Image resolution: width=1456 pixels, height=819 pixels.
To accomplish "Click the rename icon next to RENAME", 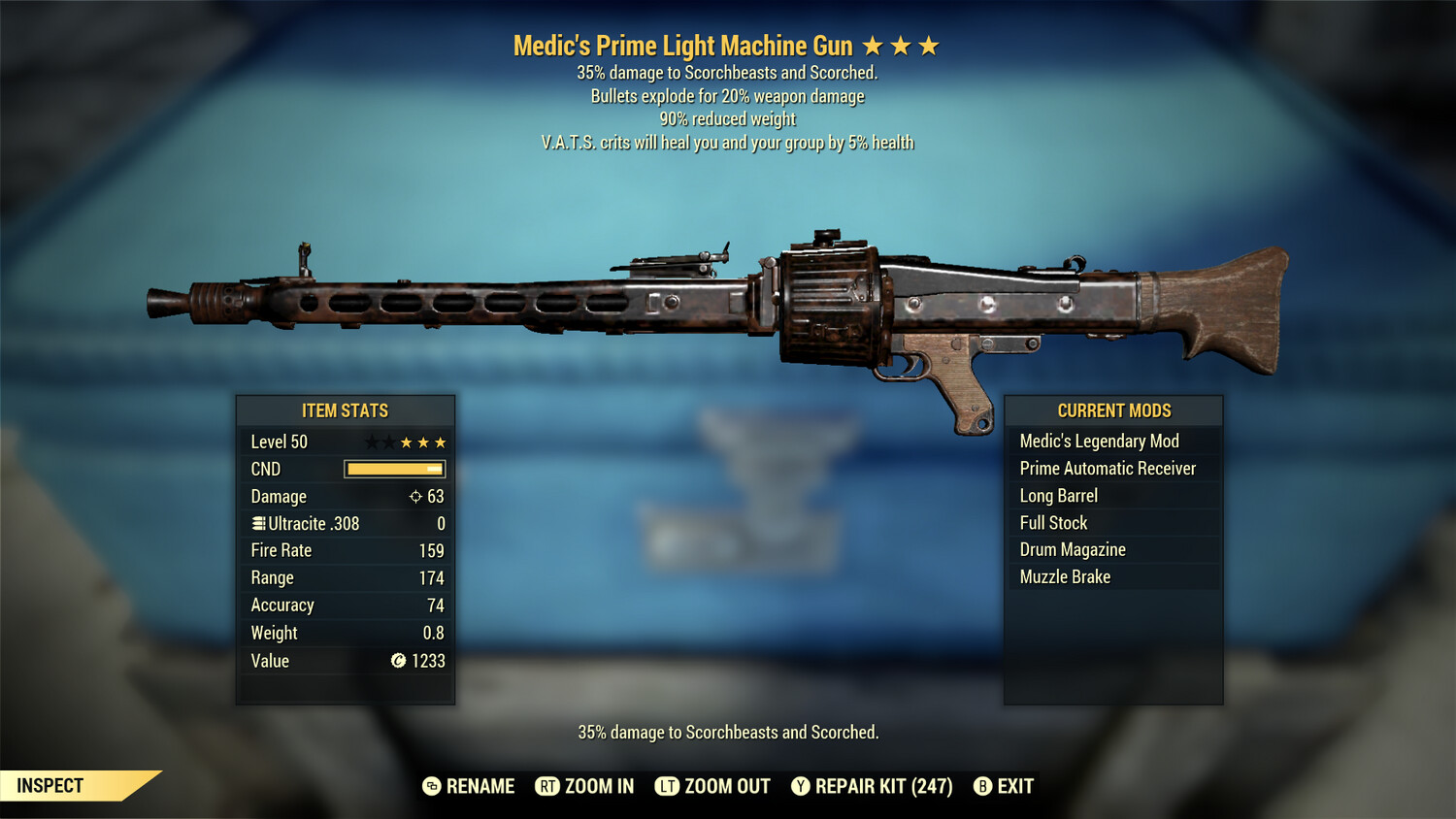I will click(x=429, y=786).
